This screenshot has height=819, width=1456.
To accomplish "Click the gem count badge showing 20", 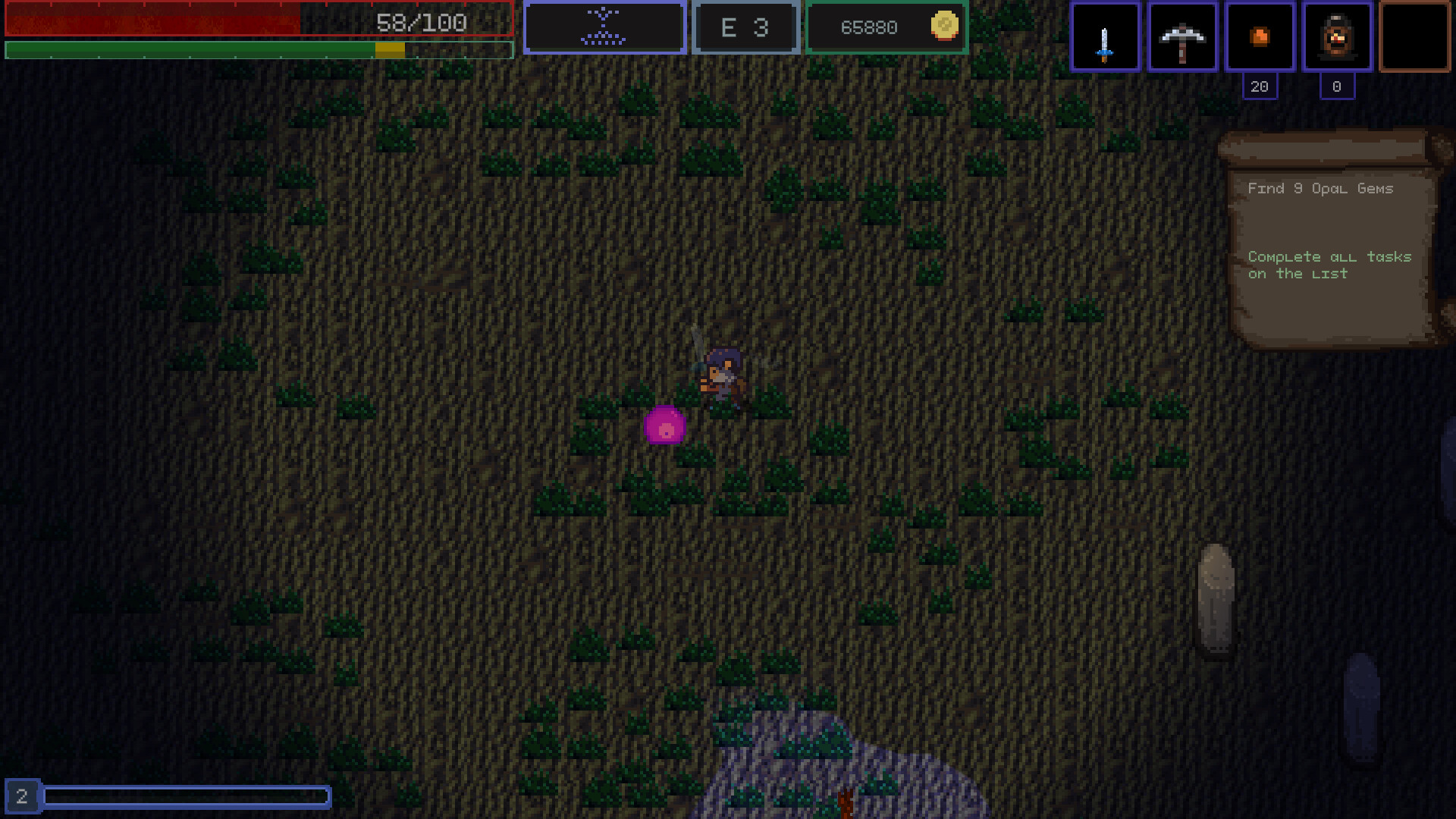I will [1260, 86].
